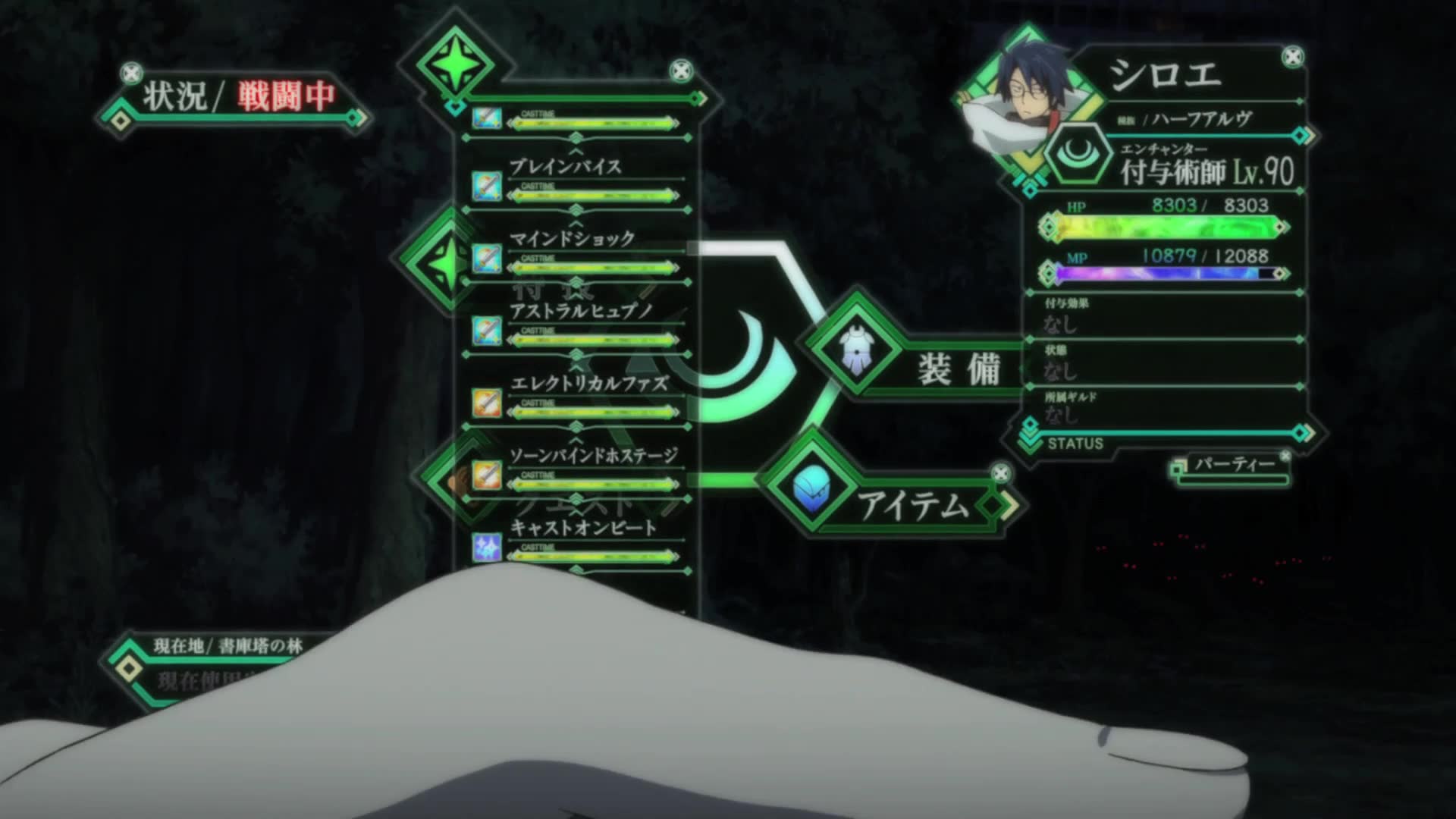Click the STATUS label tab
The width and height of the screenshot is (1456, 819).
(1075, 444)
